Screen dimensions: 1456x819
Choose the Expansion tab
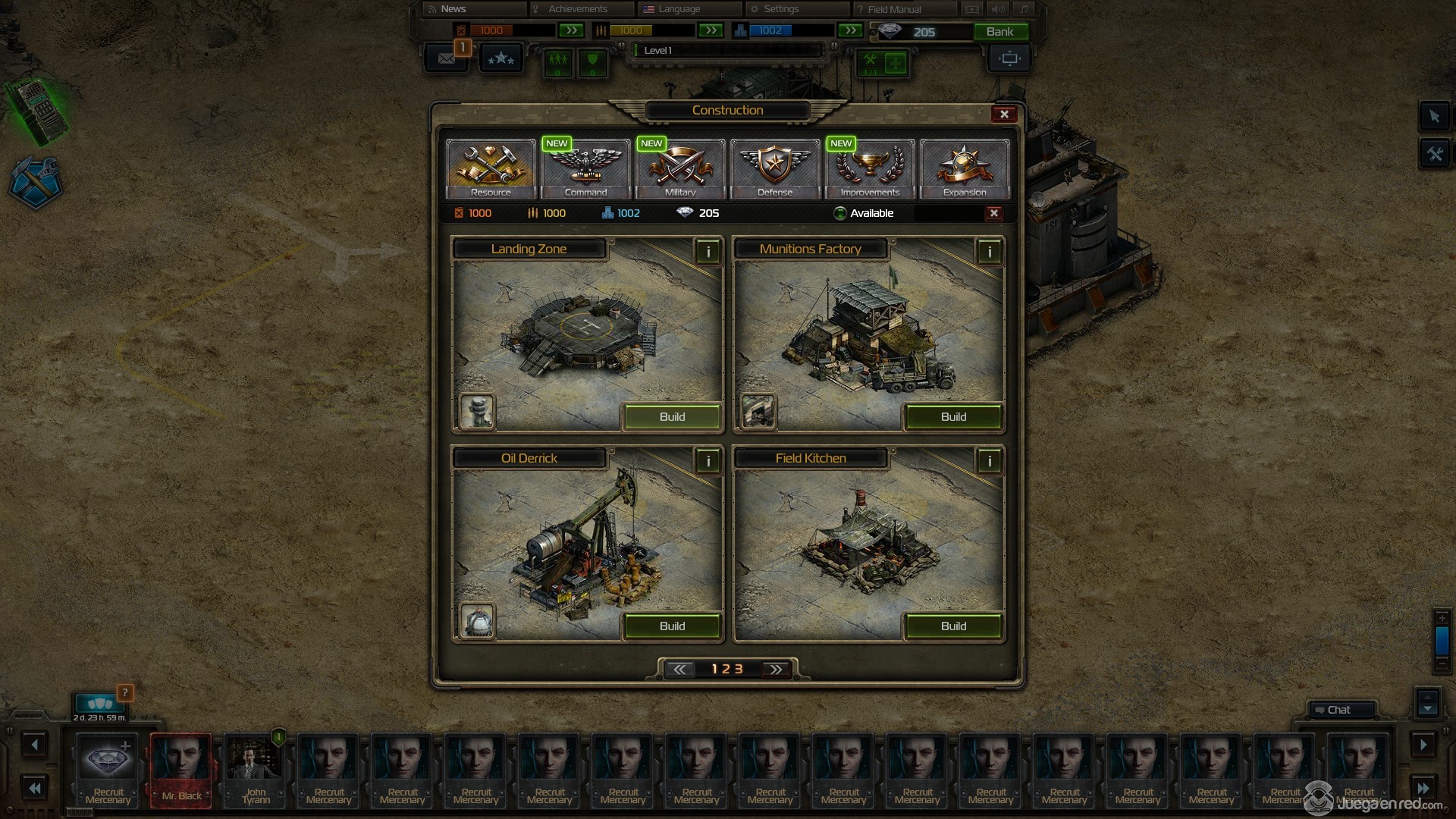pos(965,168)
